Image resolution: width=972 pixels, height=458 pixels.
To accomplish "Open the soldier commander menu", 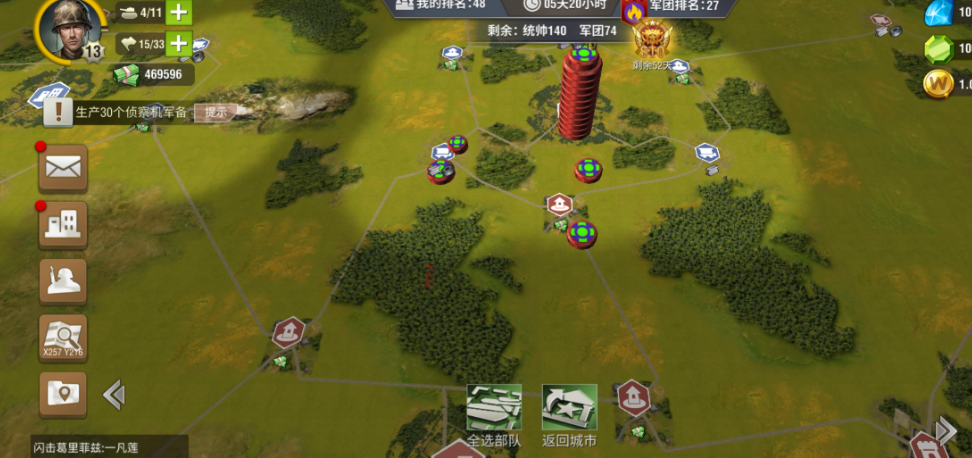I will (63, 281).
